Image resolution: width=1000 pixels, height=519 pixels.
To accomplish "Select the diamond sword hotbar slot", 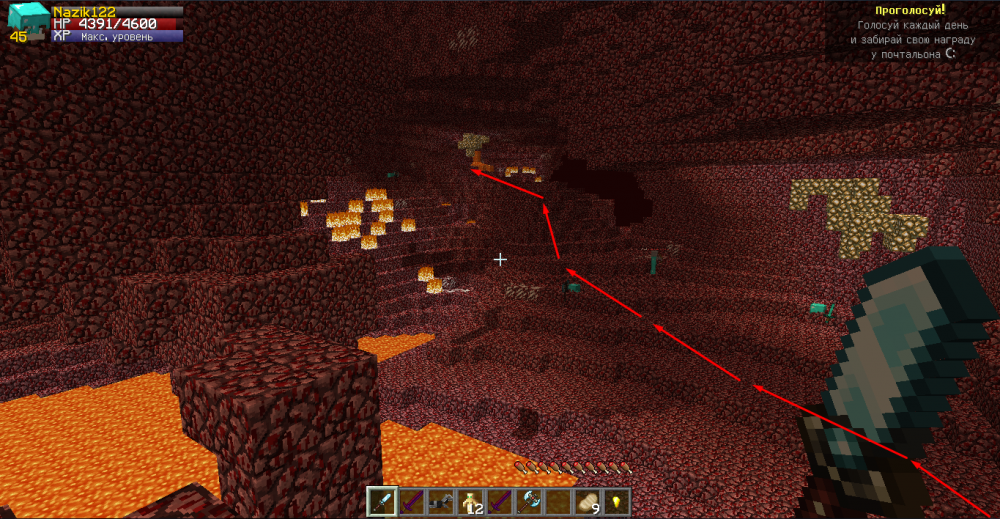I will [381, 501].
